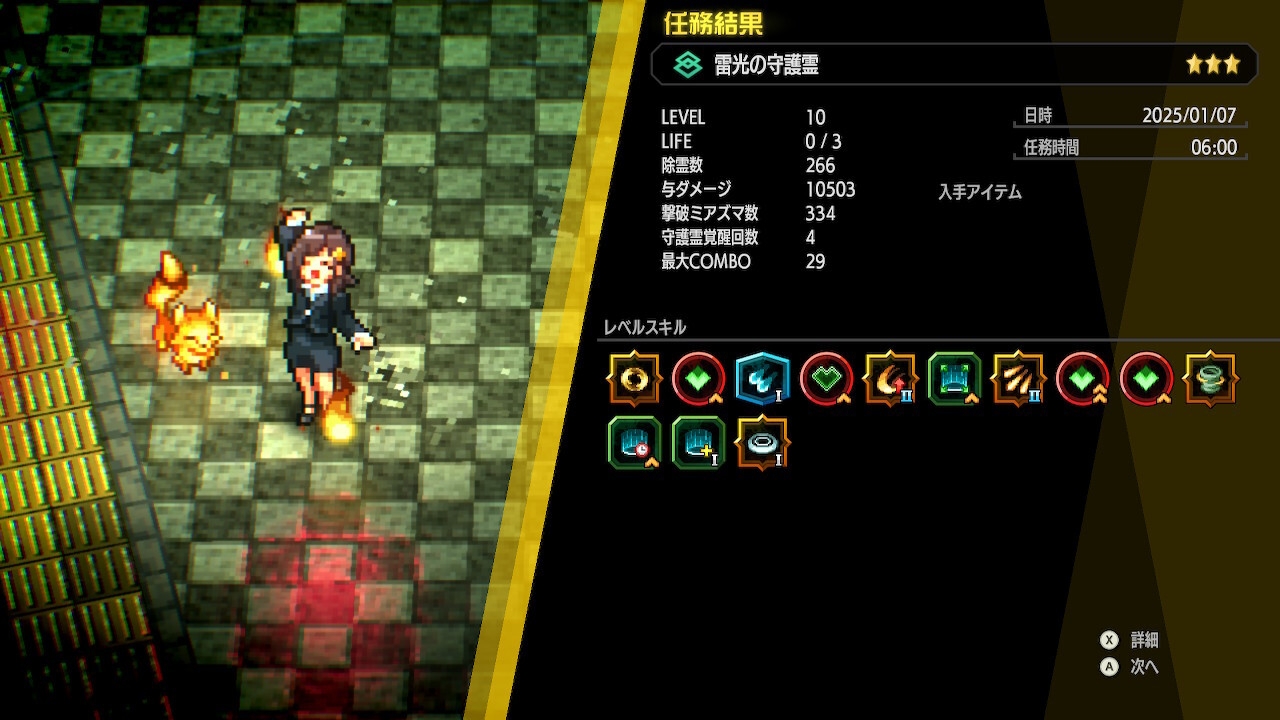The height and width of the screenshot is (720, 1280).
Task: Select the last red-ringed gem skill icon
Action: click(x=1145, y=380)
